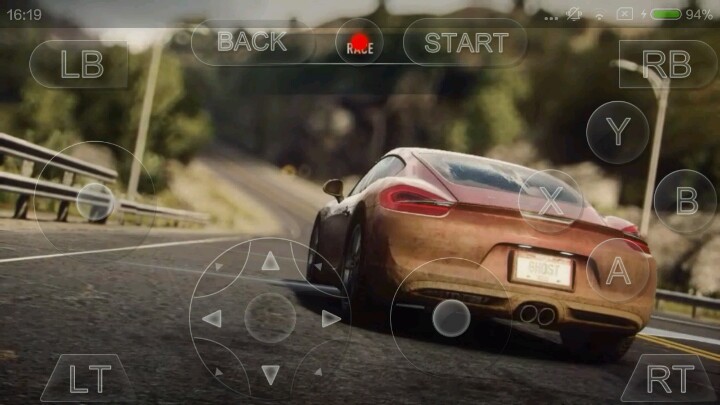Touch the left analog stick knob
720x405 pixels.
click(x=95, y=201)
